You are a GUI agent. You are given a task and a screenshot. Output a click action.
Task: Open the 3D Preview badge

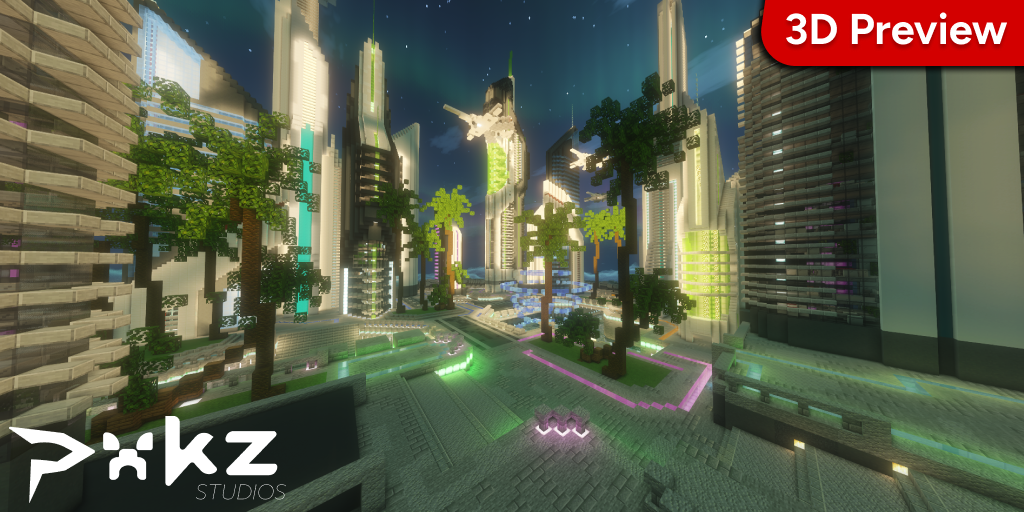coord(895,30)
